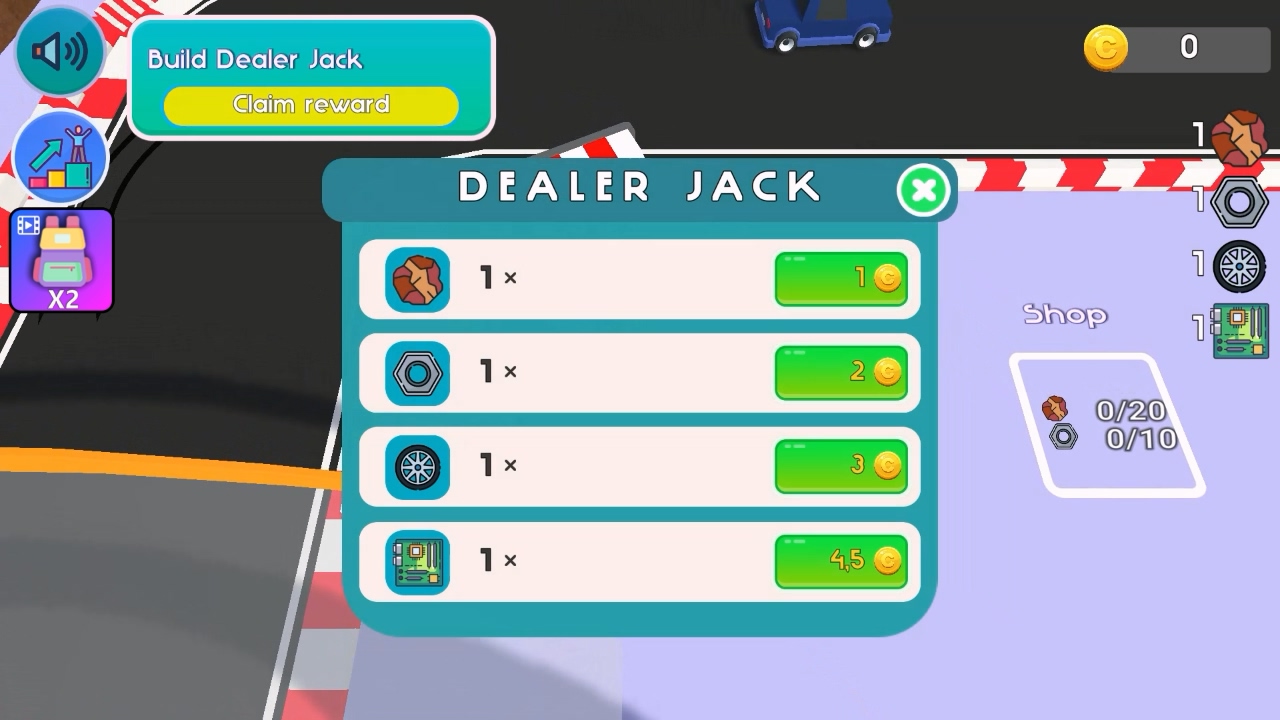Open the backpack X2 booster
The image size is (1280, 720).
click(x=61, y=258)
